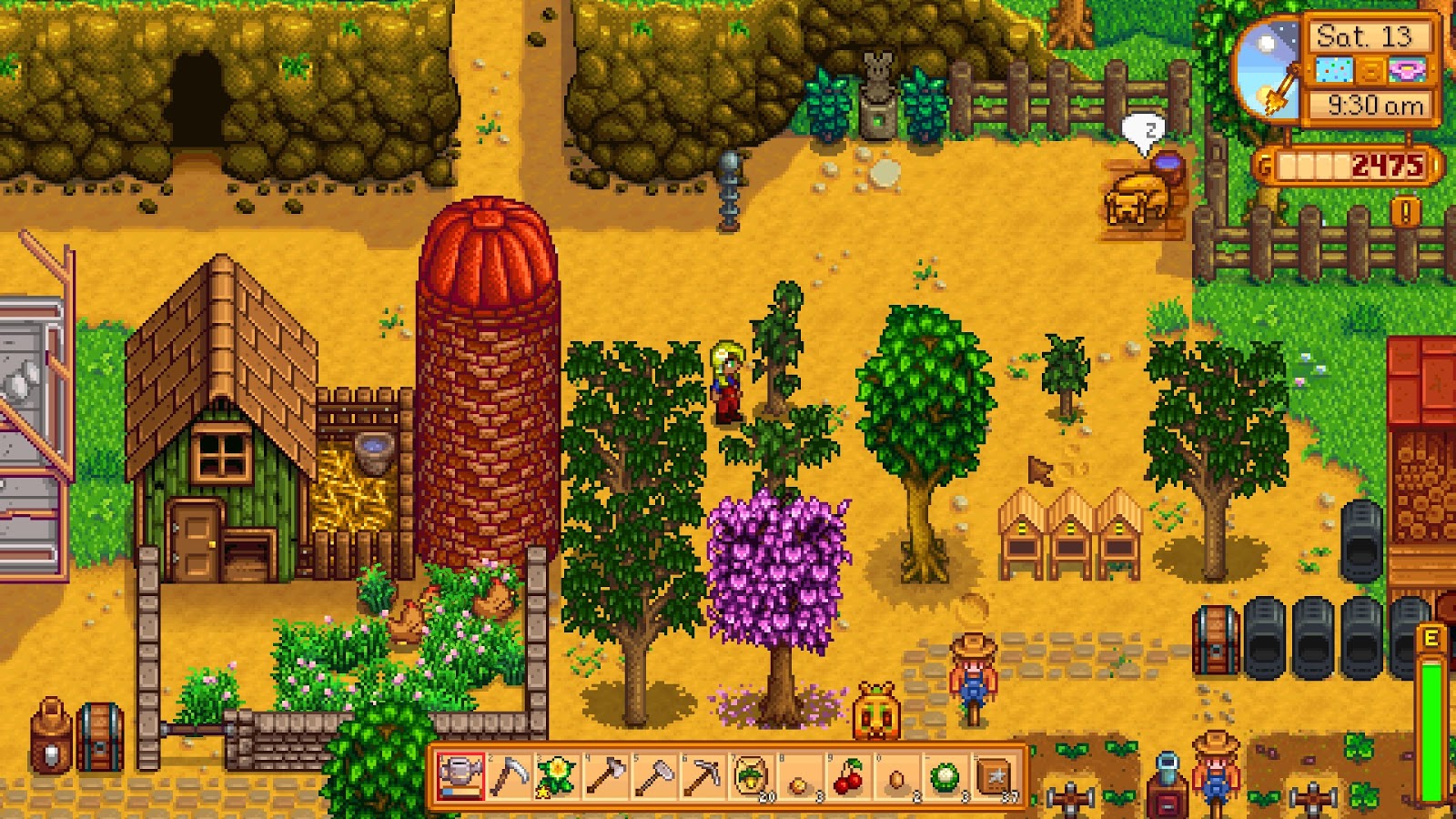1456x819 pixels.
Task: Click the season emblem between the HUD icons
Action: coord(1370,70)
